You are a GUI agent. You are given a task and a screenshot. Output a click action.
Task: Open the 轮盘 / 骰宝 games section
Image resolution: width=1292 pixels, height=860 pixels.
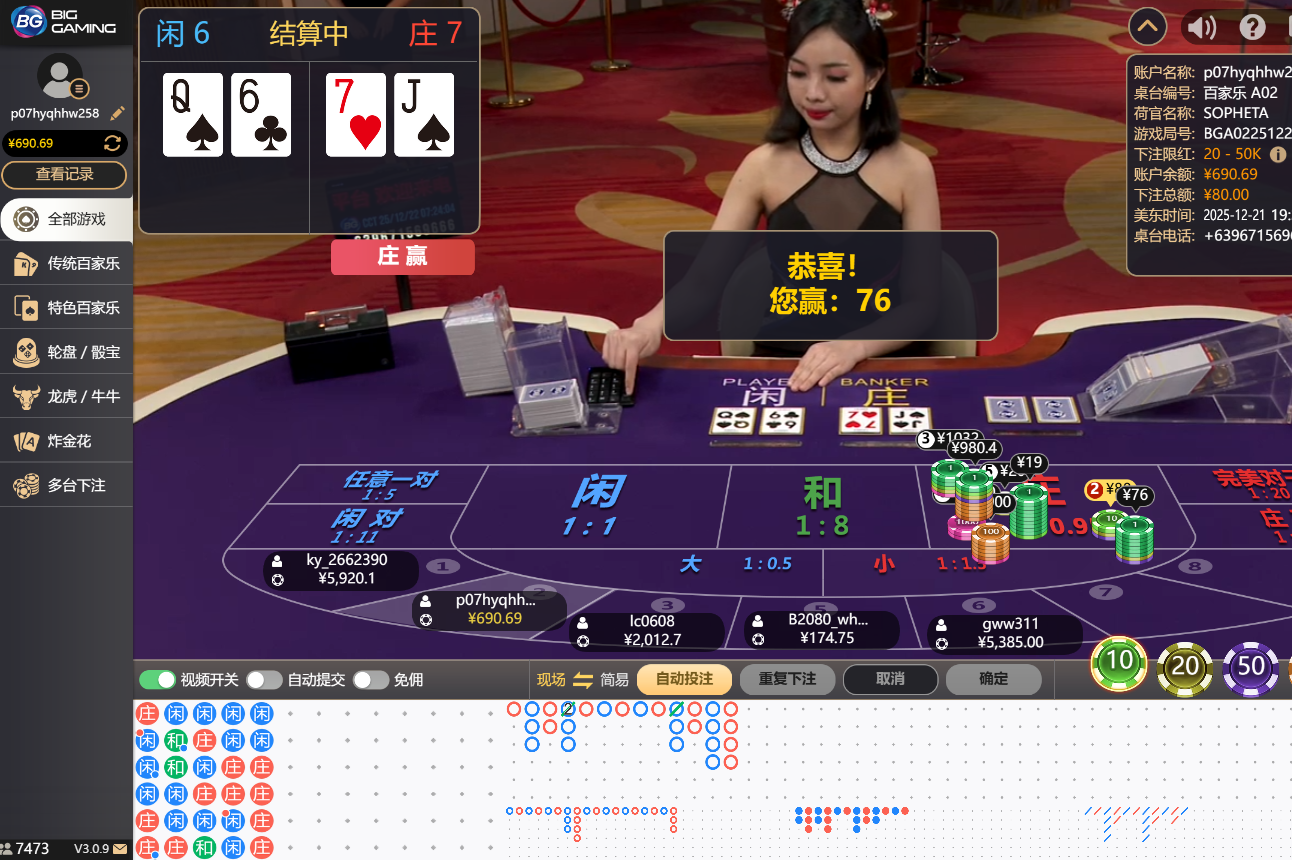coord(66,351)
